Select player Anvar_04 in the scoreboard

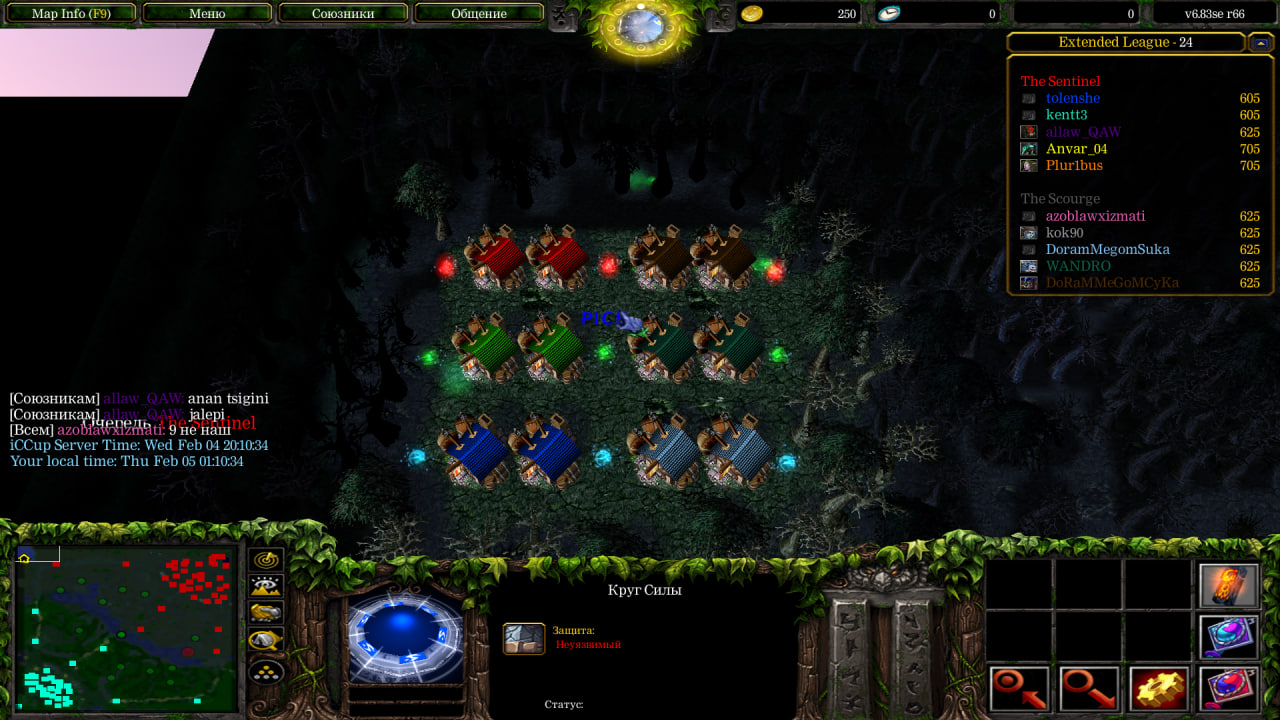pyautogui.click(x=1077, y=149)
